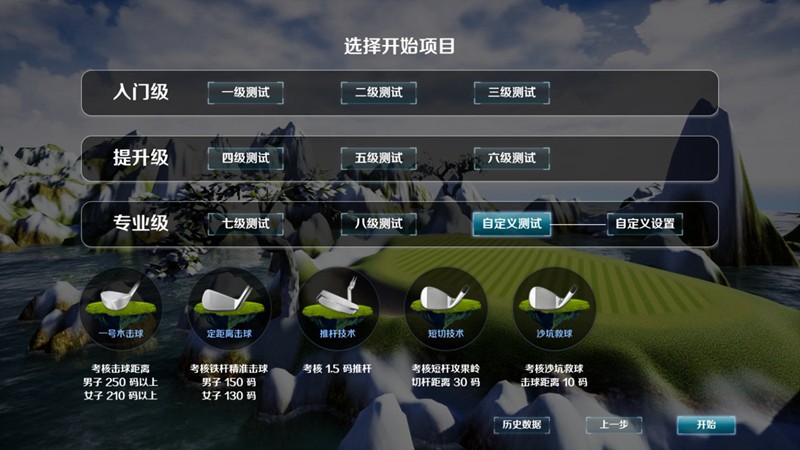800x450 pixels.
Task: Open the 历史数据 history data
Action: (x=521, y=425)
